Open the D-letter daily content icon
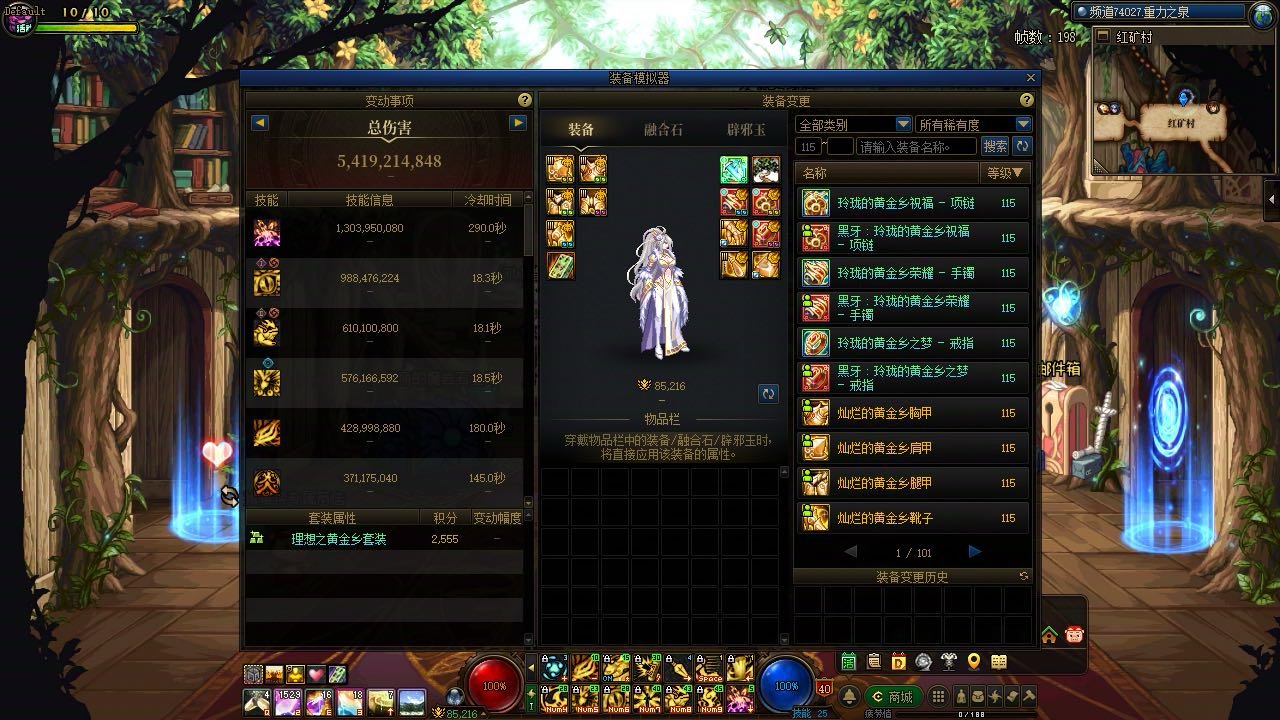1280x720 pixels. 897,661
